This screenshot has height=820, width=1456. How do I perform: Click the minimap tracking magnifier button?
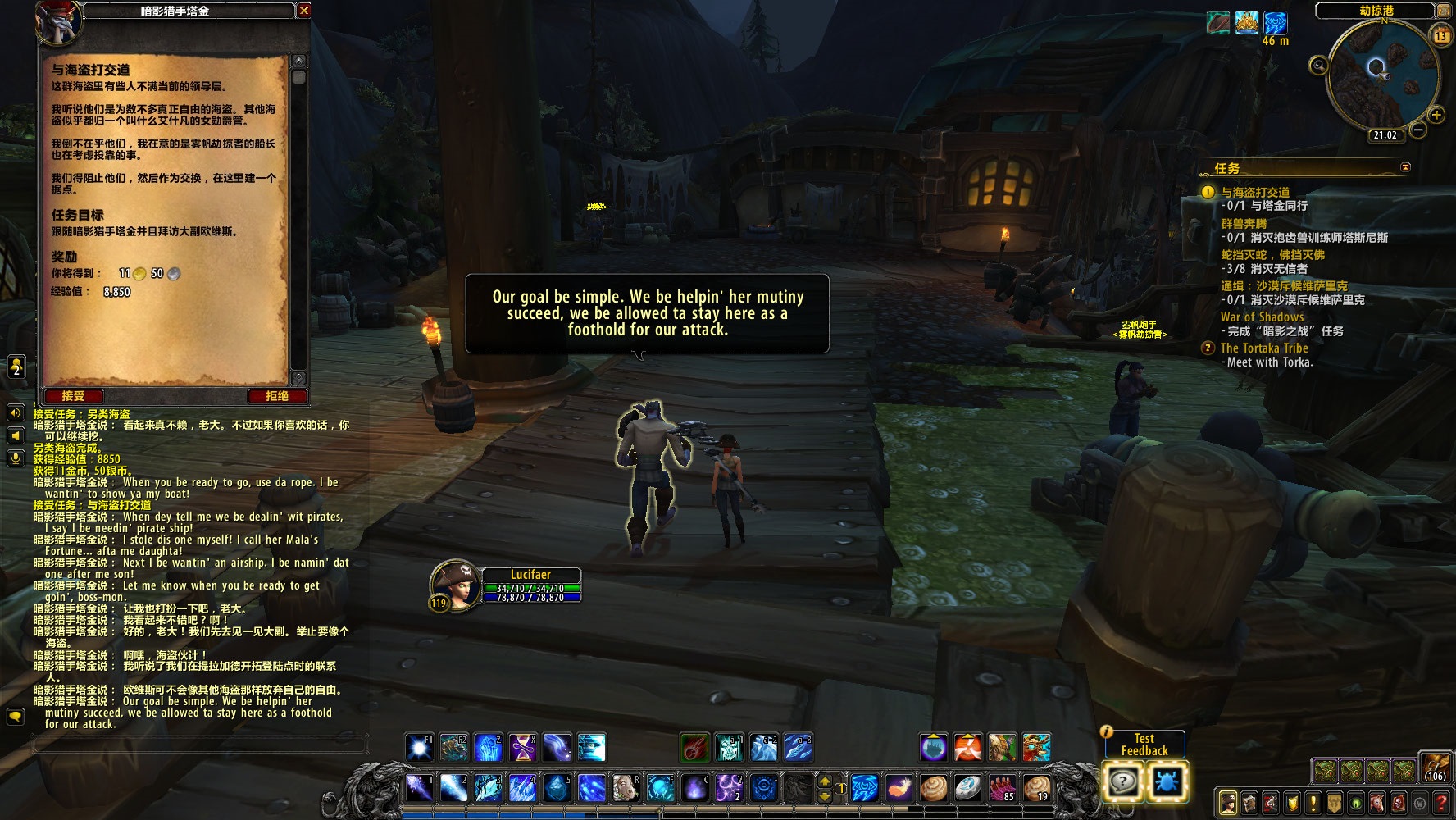pyautogui.click(x=1318, y=65)
